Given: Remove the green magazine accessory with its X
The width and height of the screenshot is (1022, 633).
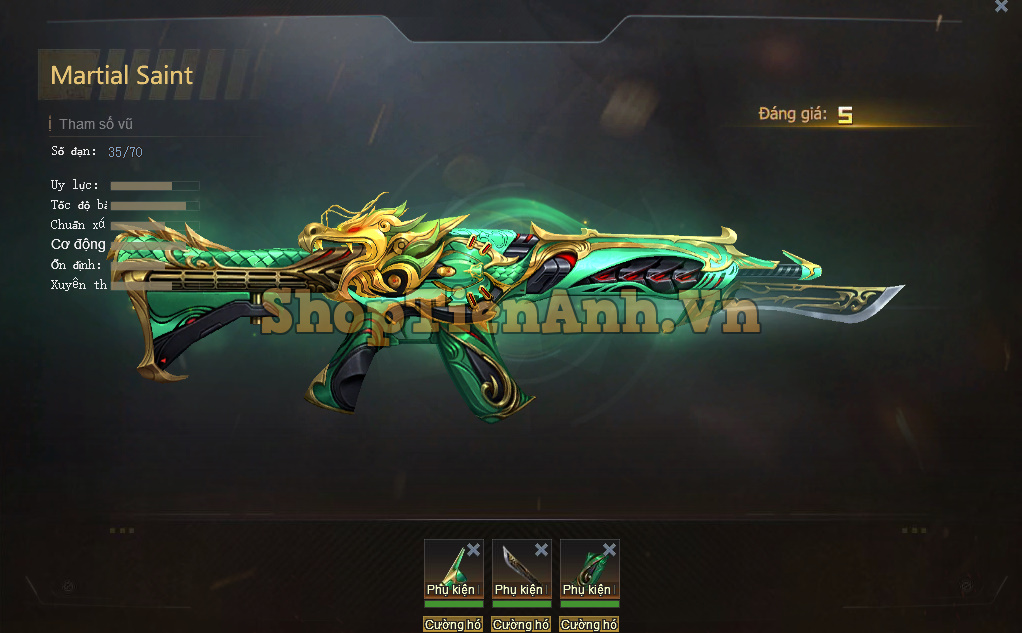Looking at the screenshot, I should tap(609, 550).
